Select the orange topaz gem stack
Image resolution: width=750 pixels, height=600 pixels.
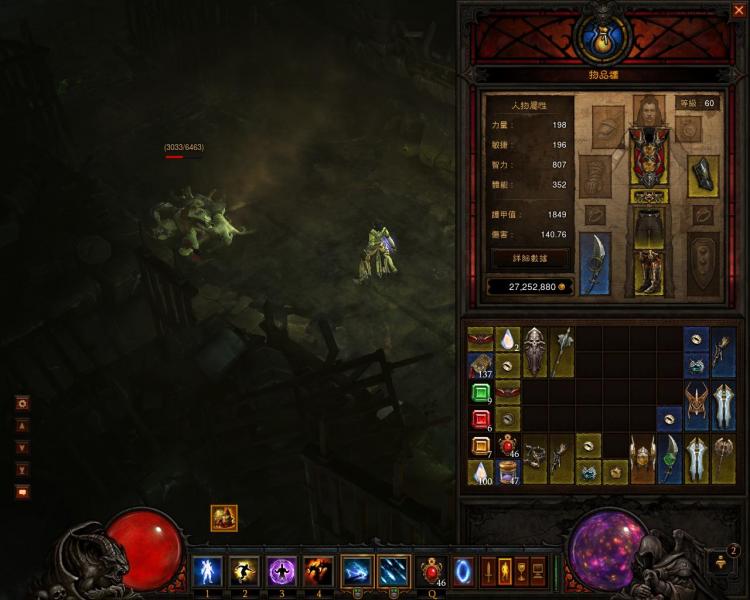click(480, 446)
